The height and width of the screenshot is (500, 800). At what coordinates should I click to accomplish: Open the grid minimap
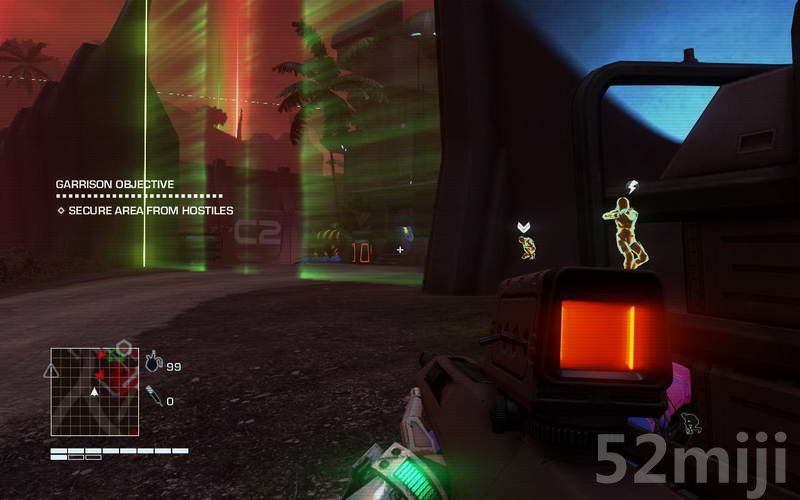[x=94, y=391]
